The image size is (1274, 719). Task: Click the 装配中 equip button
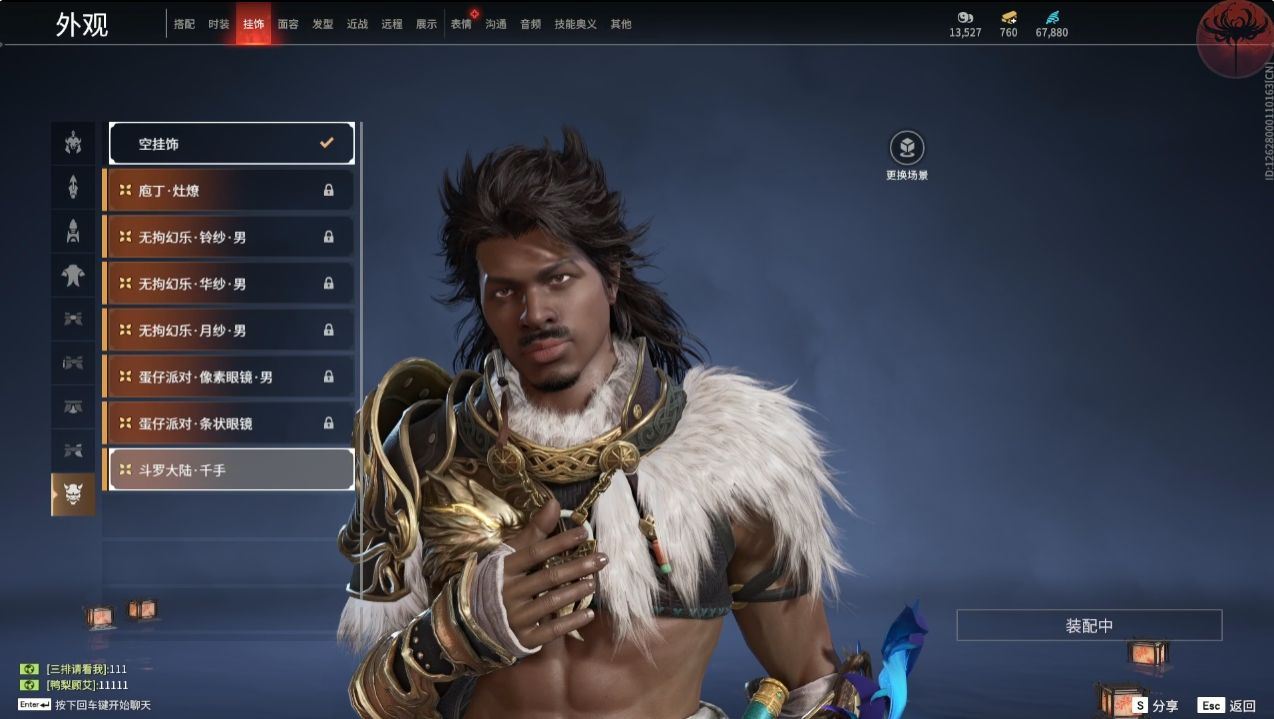click(x=1089, y=626)
